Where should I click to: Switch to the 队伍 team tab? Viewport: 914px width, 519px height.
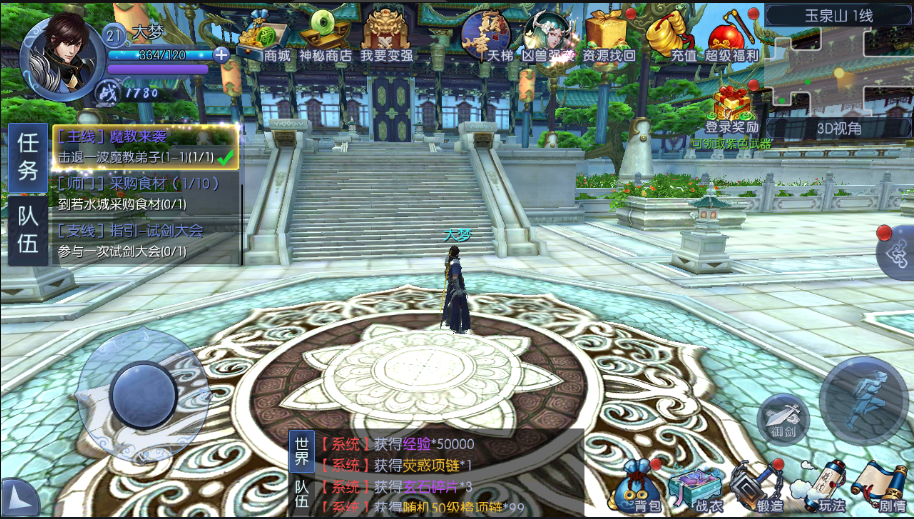[x=27, y=226]
